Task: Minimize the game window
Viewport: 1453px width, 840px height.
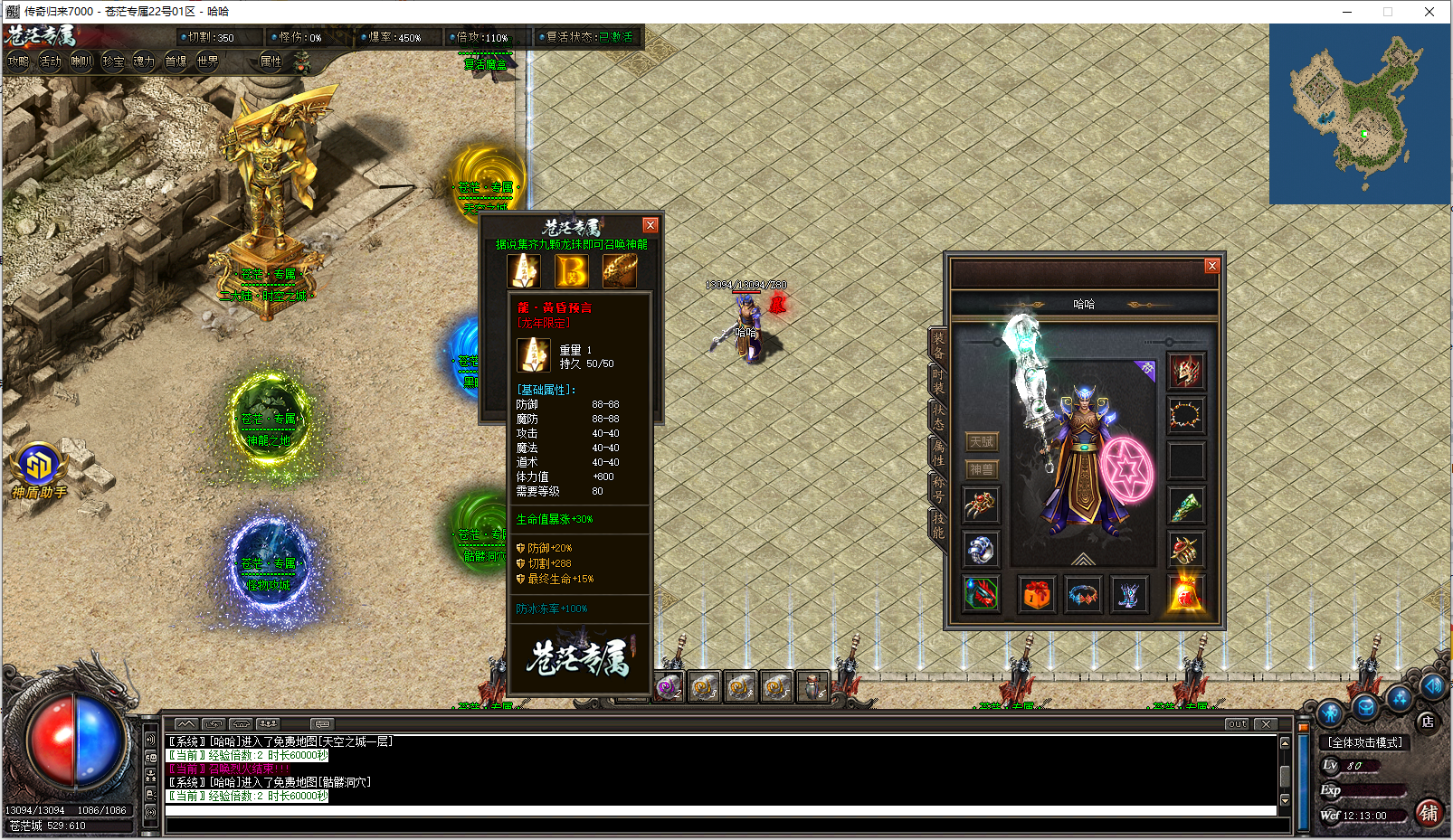Action: tap(1346, 12)
